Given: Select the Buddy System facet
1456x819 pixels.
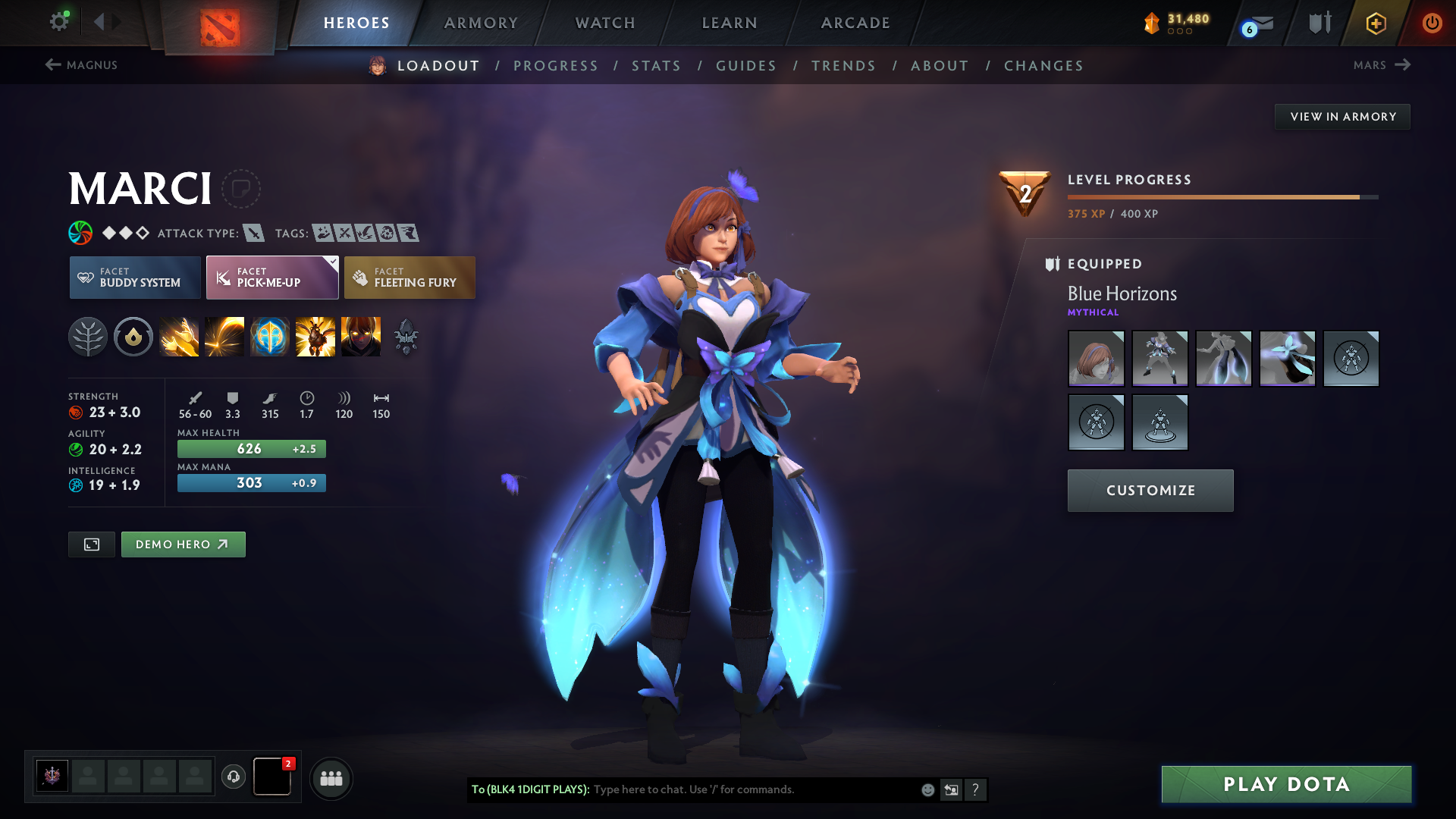Looking at the screenshot, I should pos(135,278).
